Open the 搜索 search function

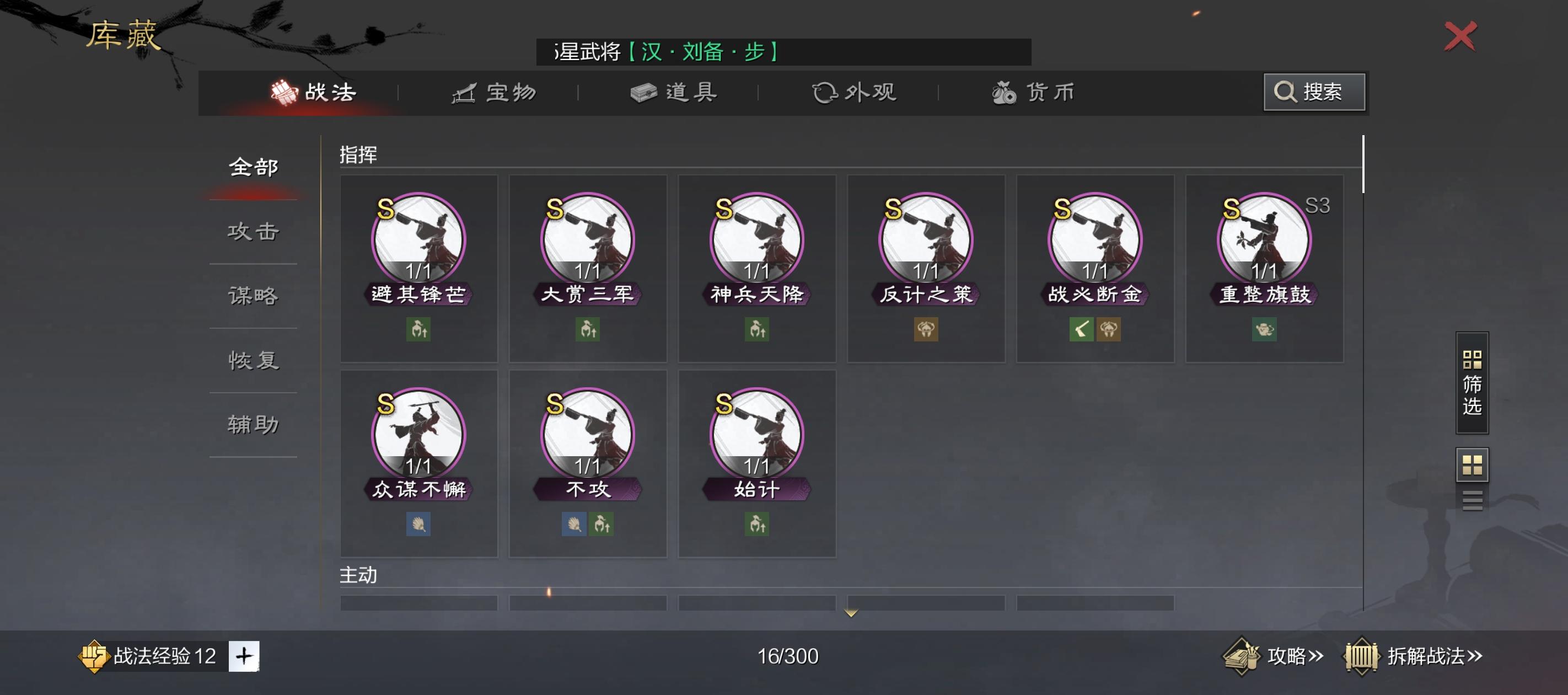coord(1314,93)
